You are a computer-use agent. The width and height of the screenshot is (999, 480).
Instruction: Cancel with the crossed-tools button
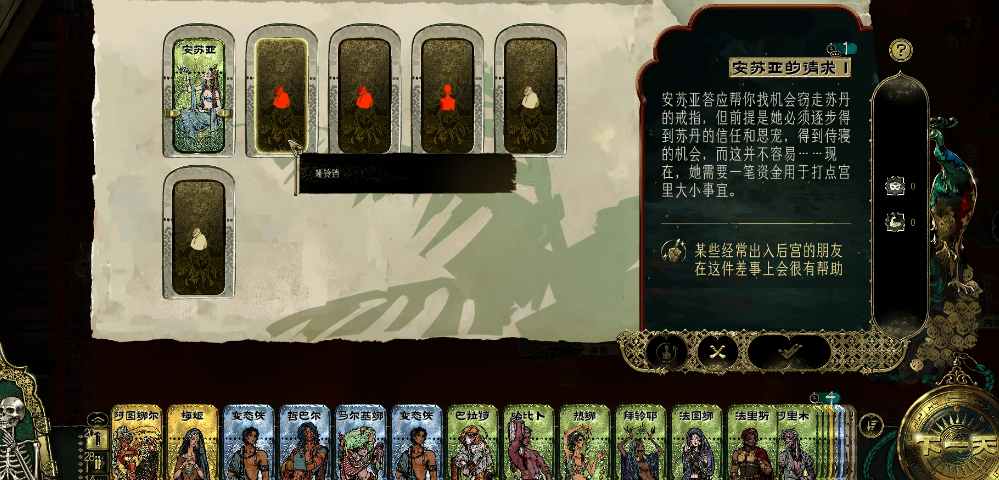coord(716,351)
